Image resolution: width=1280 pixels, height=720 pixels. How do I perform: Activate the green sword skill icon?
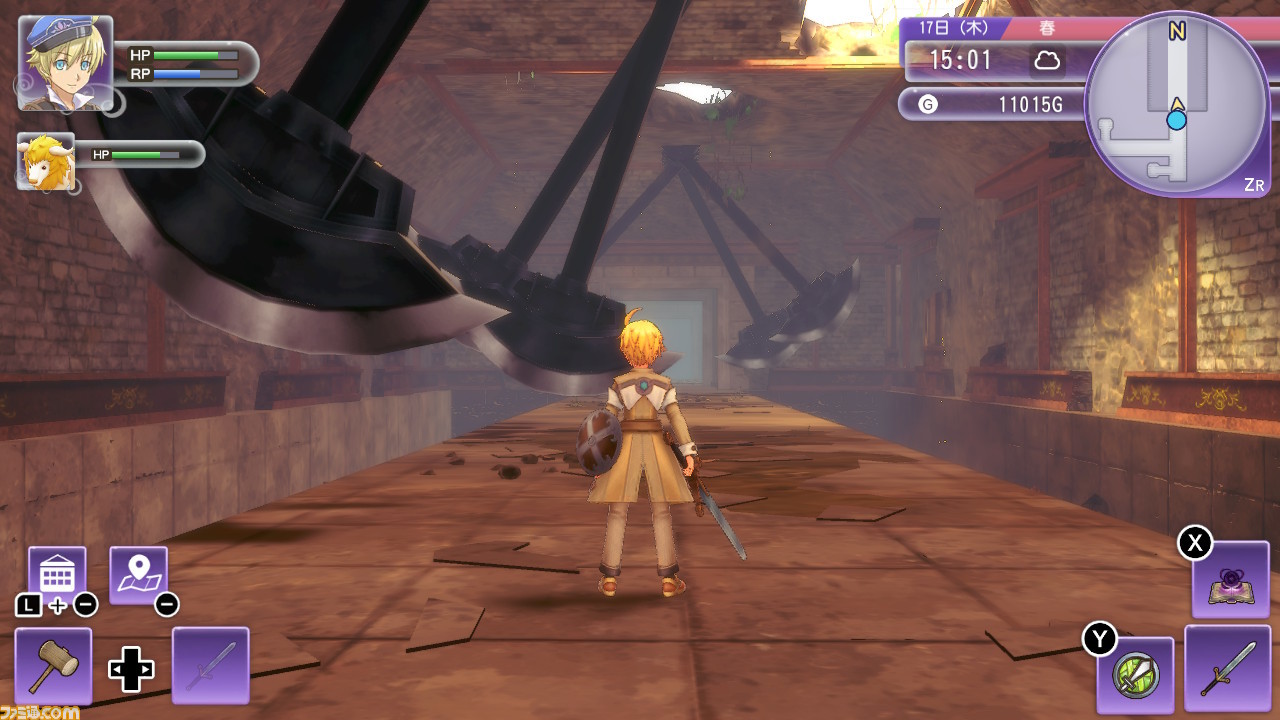pos(1135,675)
